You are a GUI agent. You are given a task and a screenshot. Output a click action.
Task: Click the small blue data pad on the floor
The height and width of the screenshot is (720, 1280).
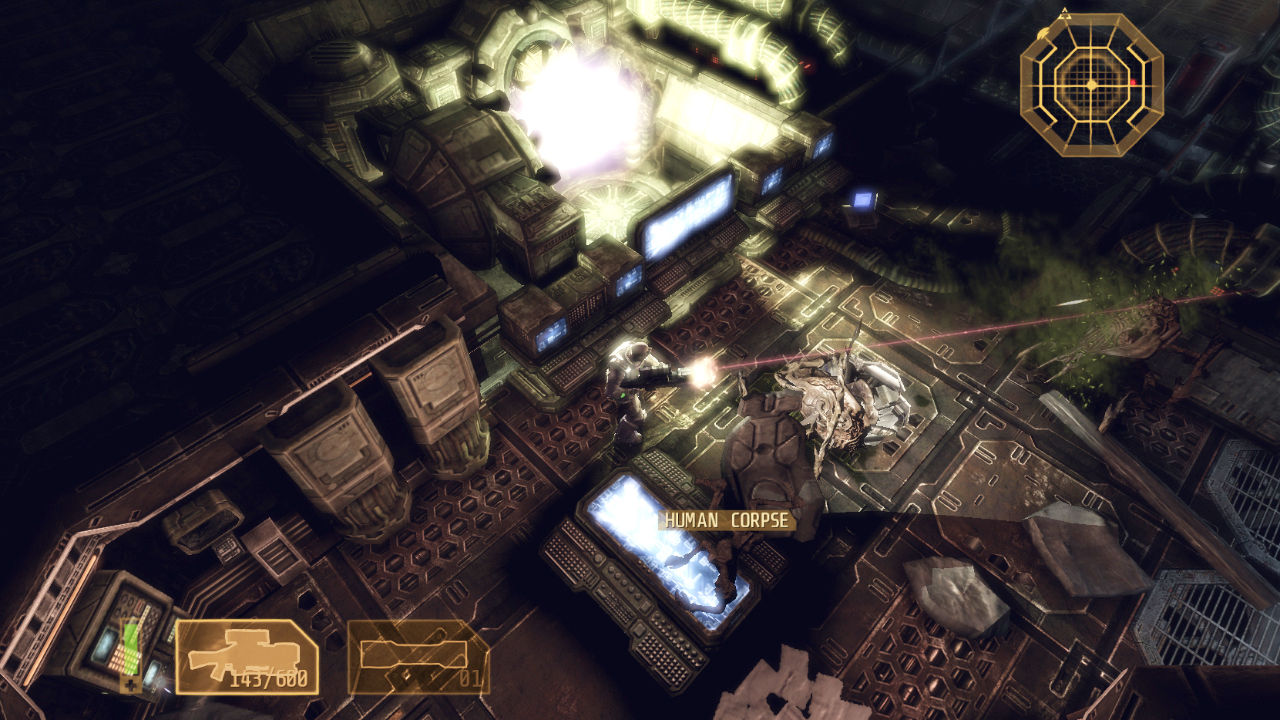[x=864, y=200]
